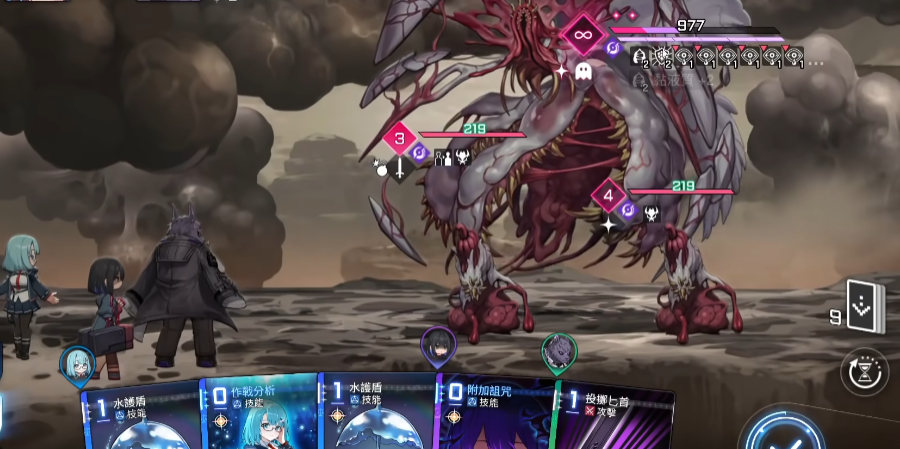Inspect the sword intent icon
The width and height of the screenshot is (900, 449).
pos(399,170)
